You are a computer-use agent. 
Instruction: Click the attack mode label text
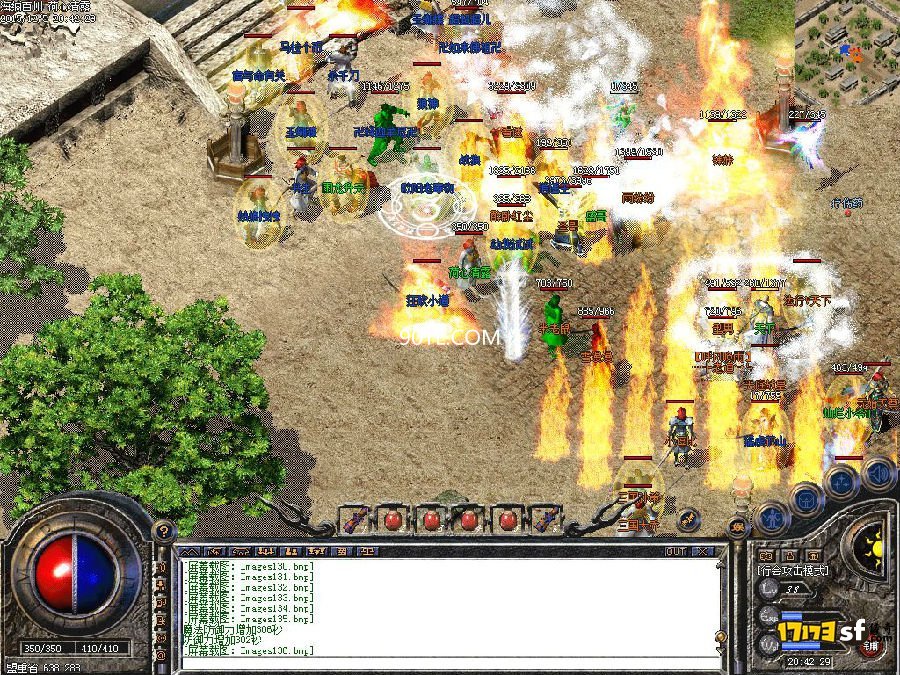tap(793, 570)
